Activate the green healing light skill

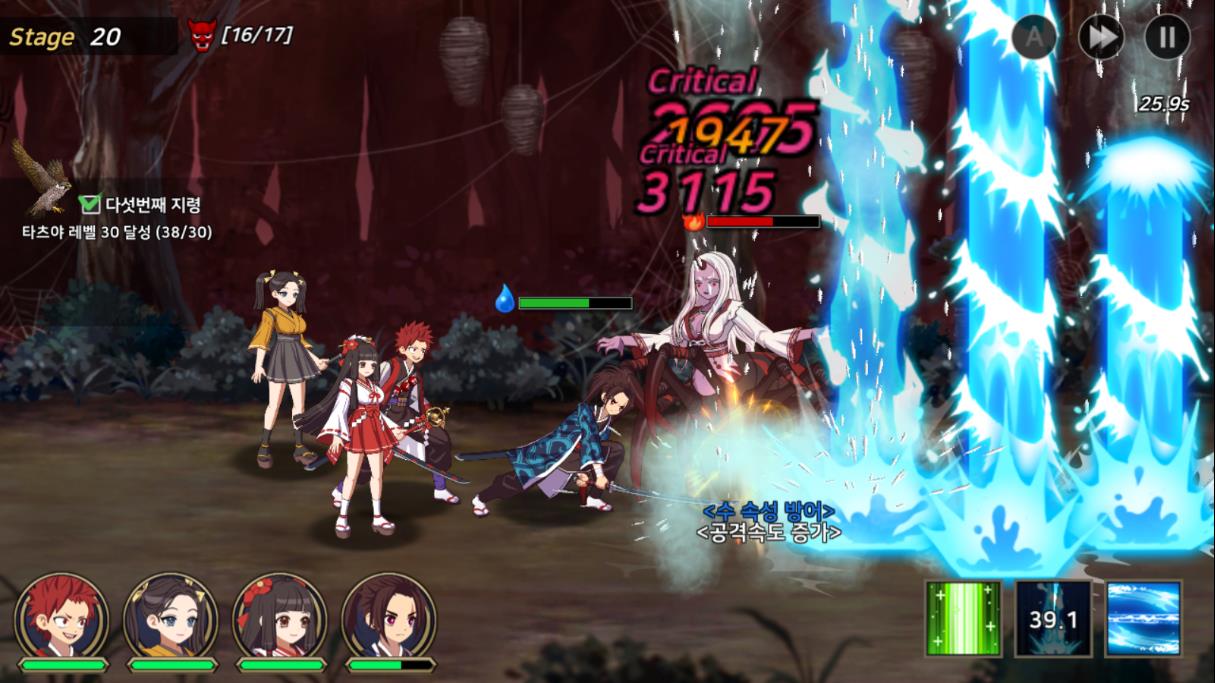click(963, 618)
